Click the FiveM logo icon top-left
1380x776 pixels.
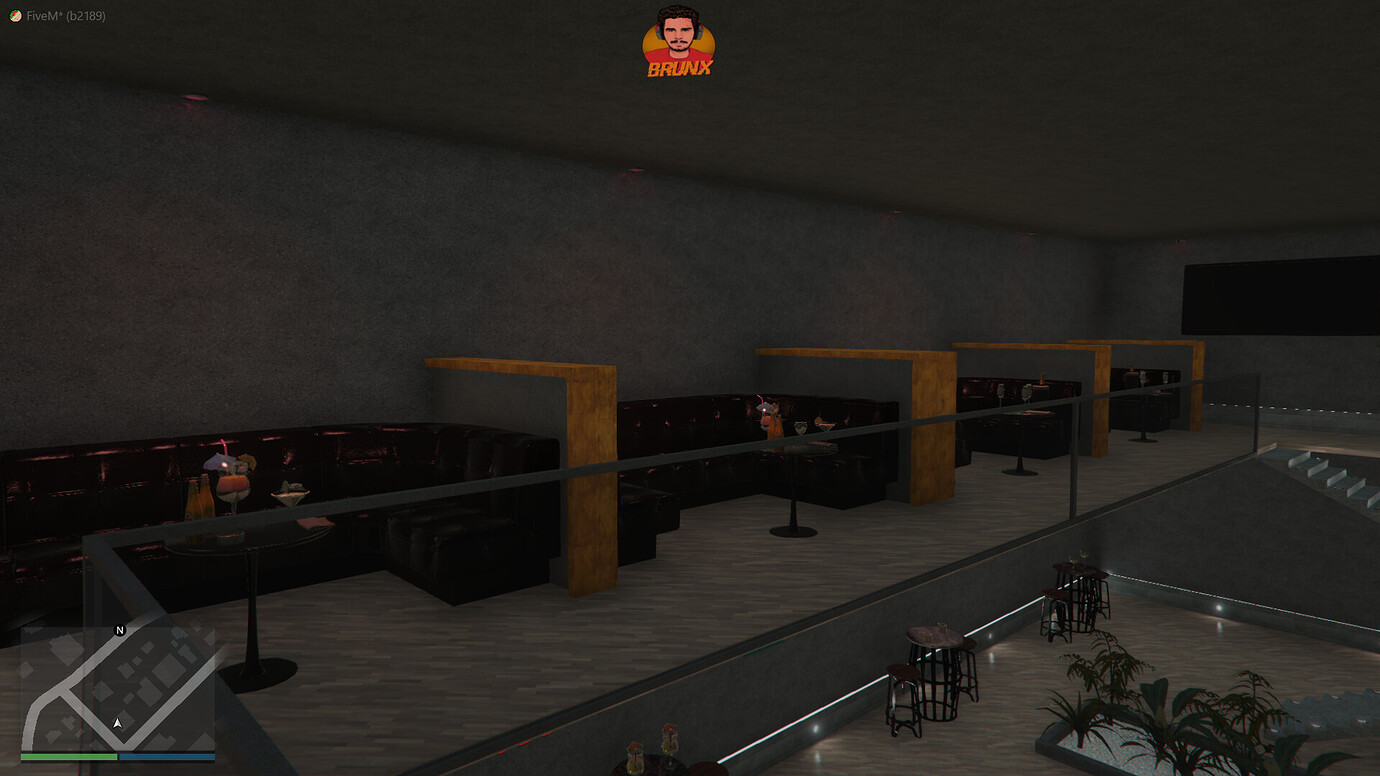[x=14, y=17]
